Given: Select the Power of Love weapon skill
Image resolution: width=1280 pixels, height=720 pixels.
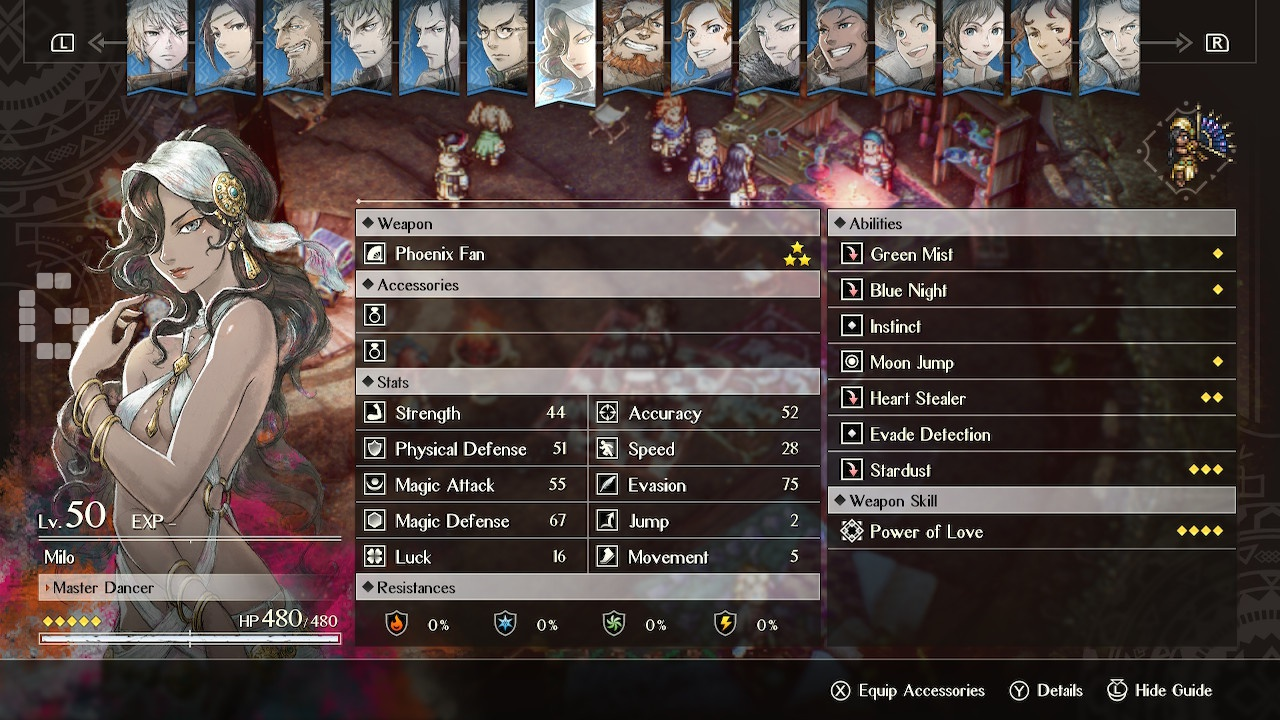Looking at the screenshot, I should pyautogui.click(x=1031, y=532).
